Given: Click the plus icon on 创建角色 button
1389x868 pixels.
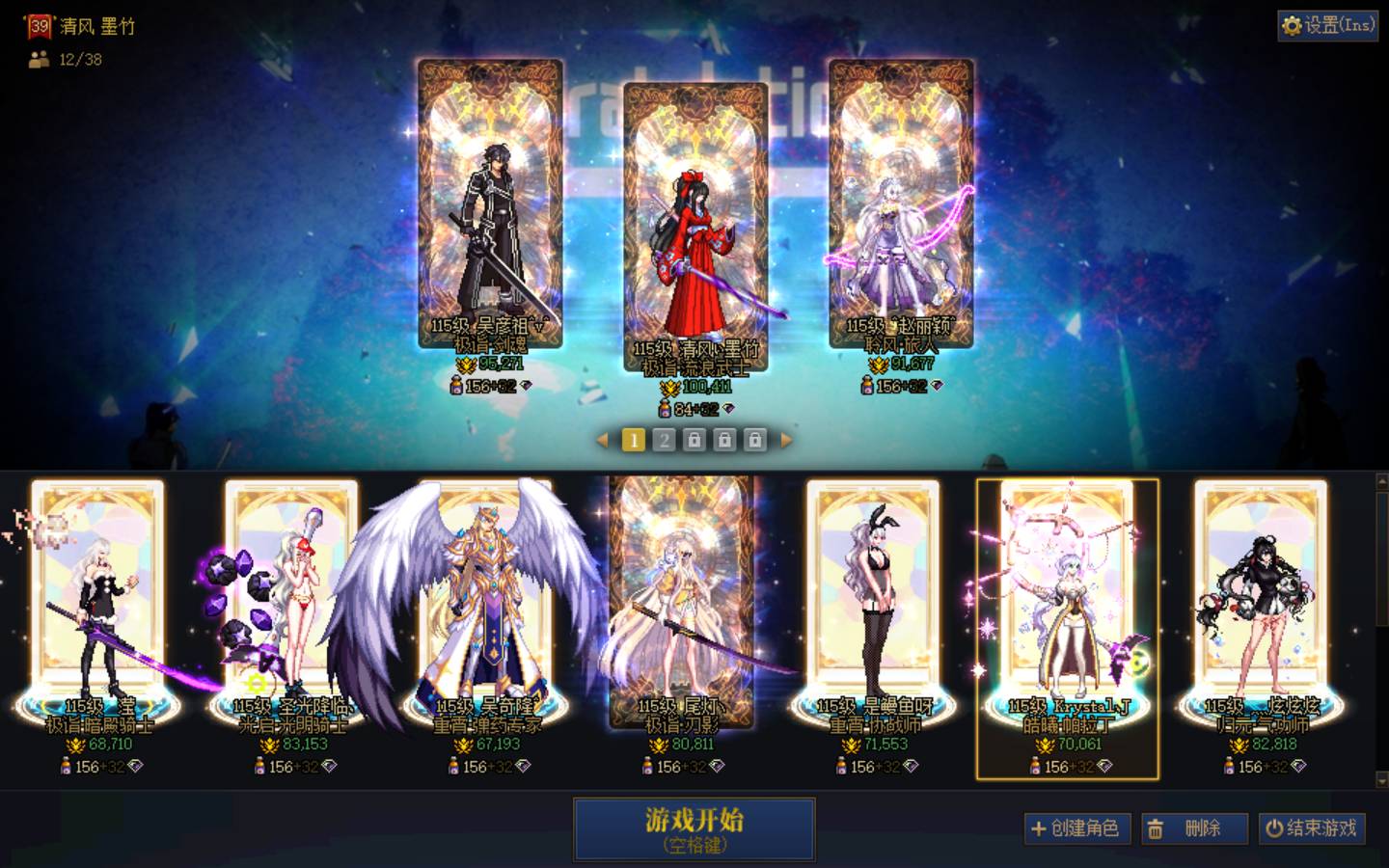Looking at the screenshot, I should coord(1039,827).
